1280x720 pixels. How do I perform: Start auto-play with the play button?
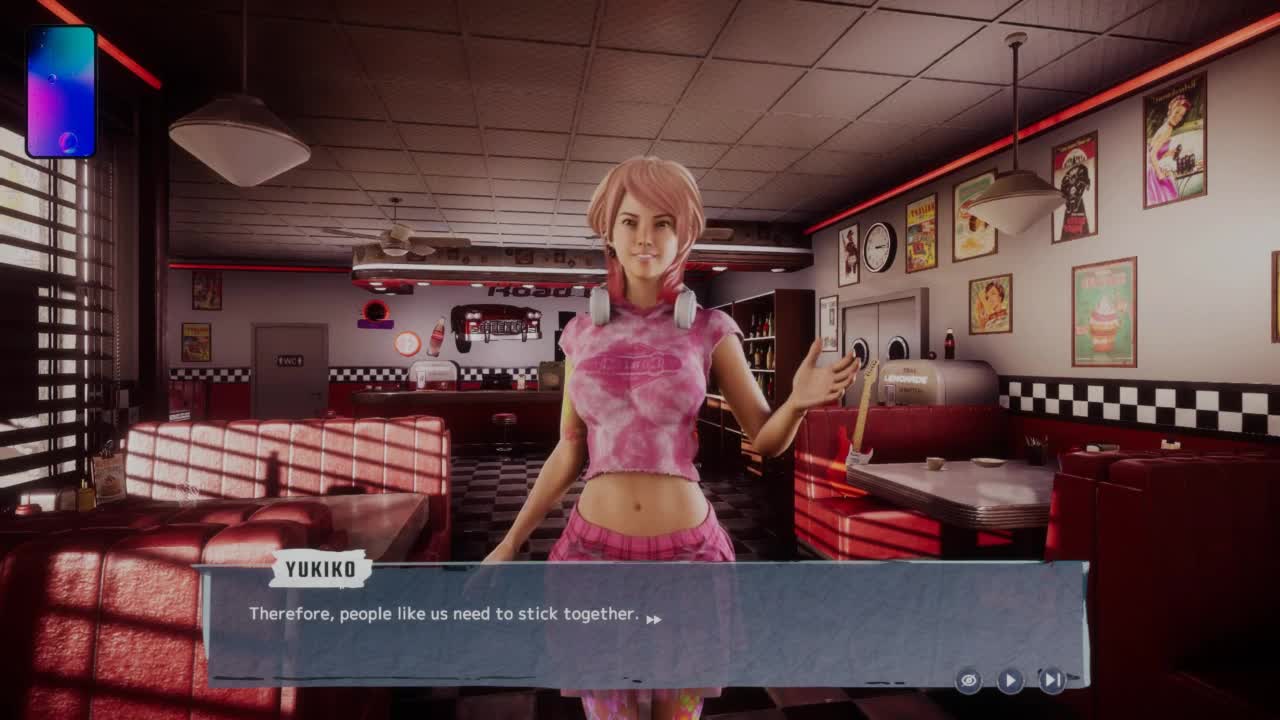[x=1010, y=681]
